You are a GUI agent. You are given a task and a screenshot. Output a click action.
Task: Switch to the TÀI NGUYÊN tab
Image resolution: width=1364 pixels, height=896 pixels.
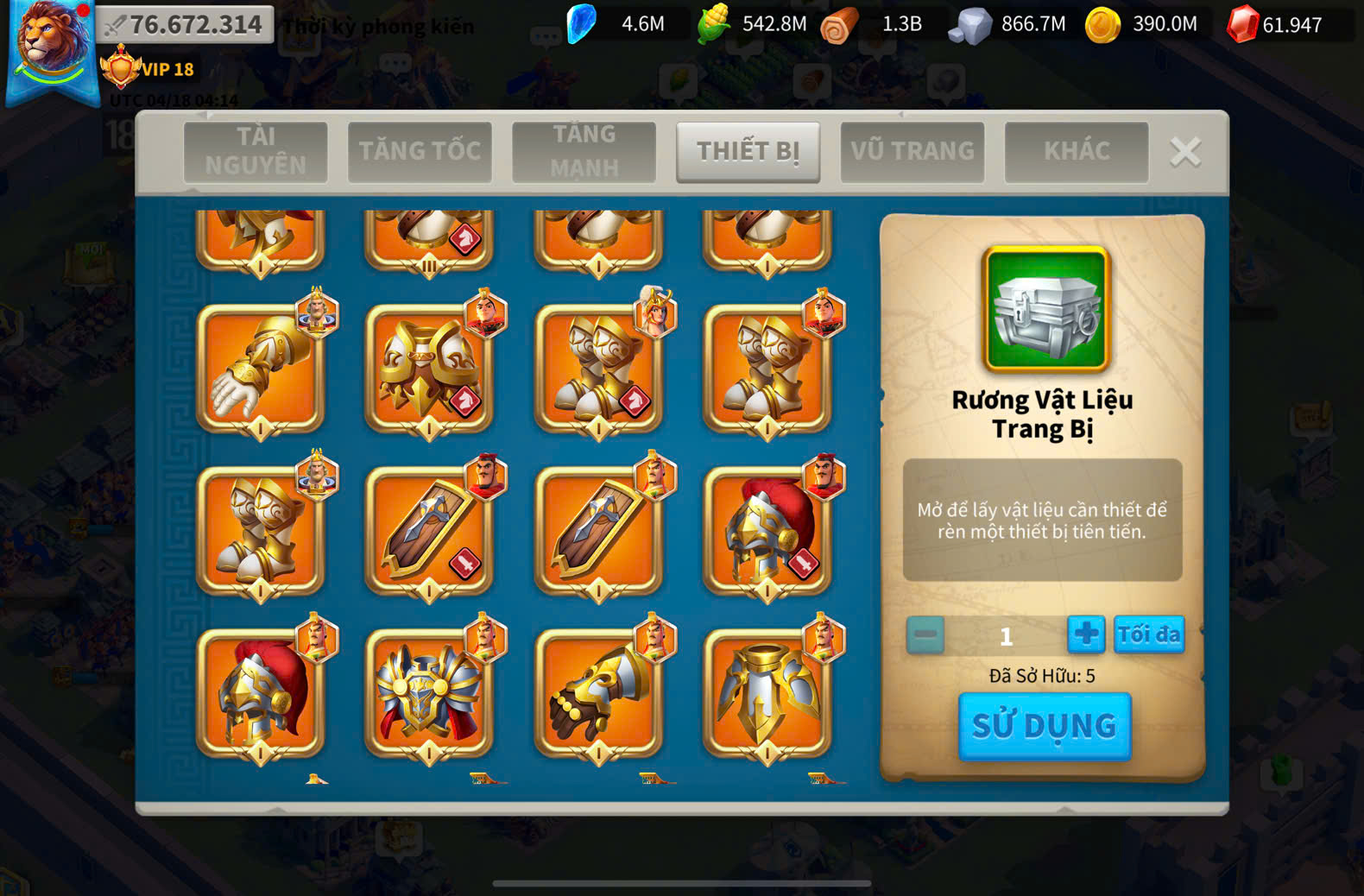[256, 151]
